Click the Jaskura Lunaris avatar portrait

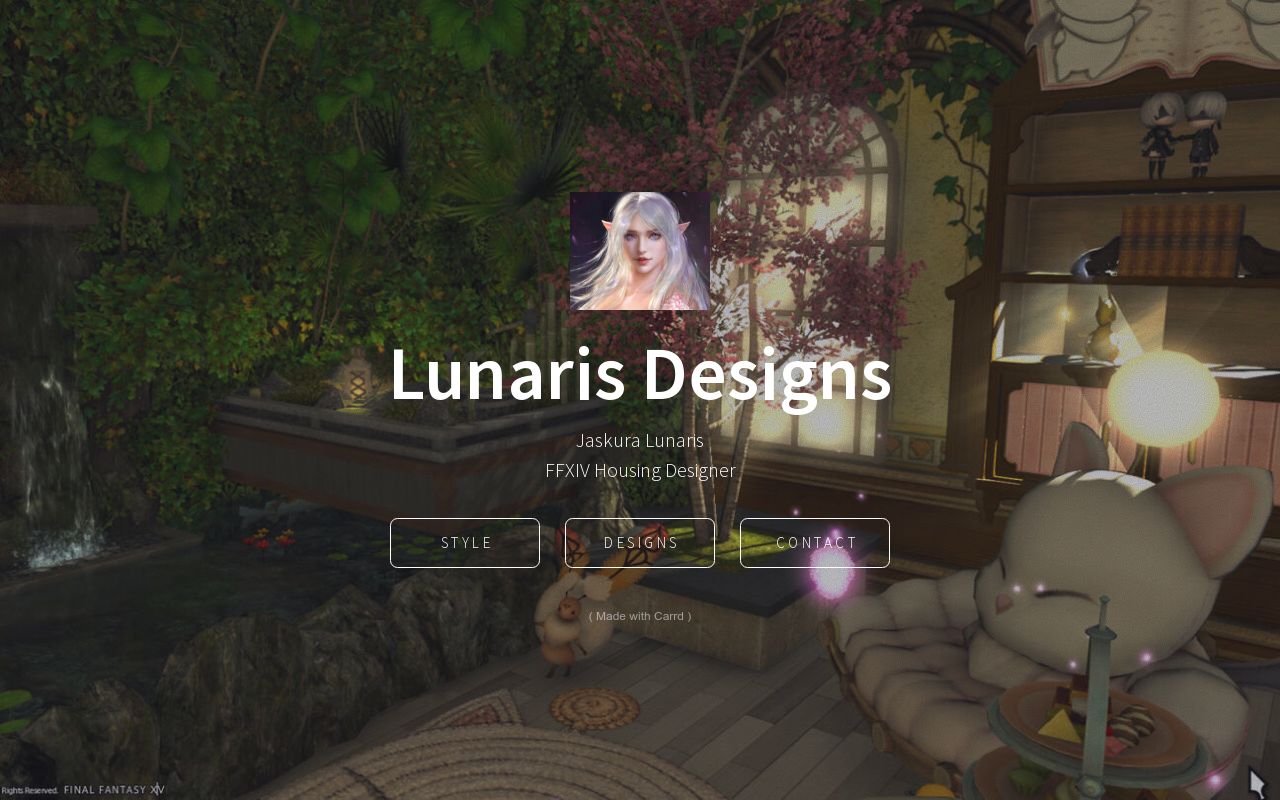pos(640,251)
